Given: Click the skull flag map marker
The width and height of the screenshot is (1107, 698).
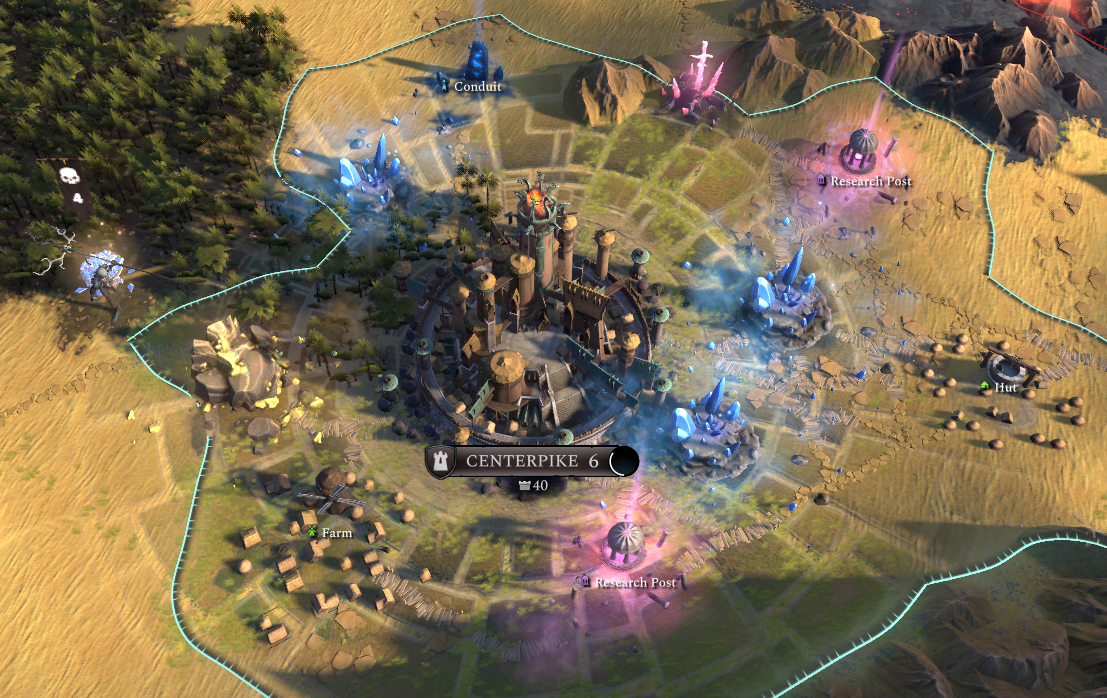Looking at the screenshot, I should pos(68,179).
